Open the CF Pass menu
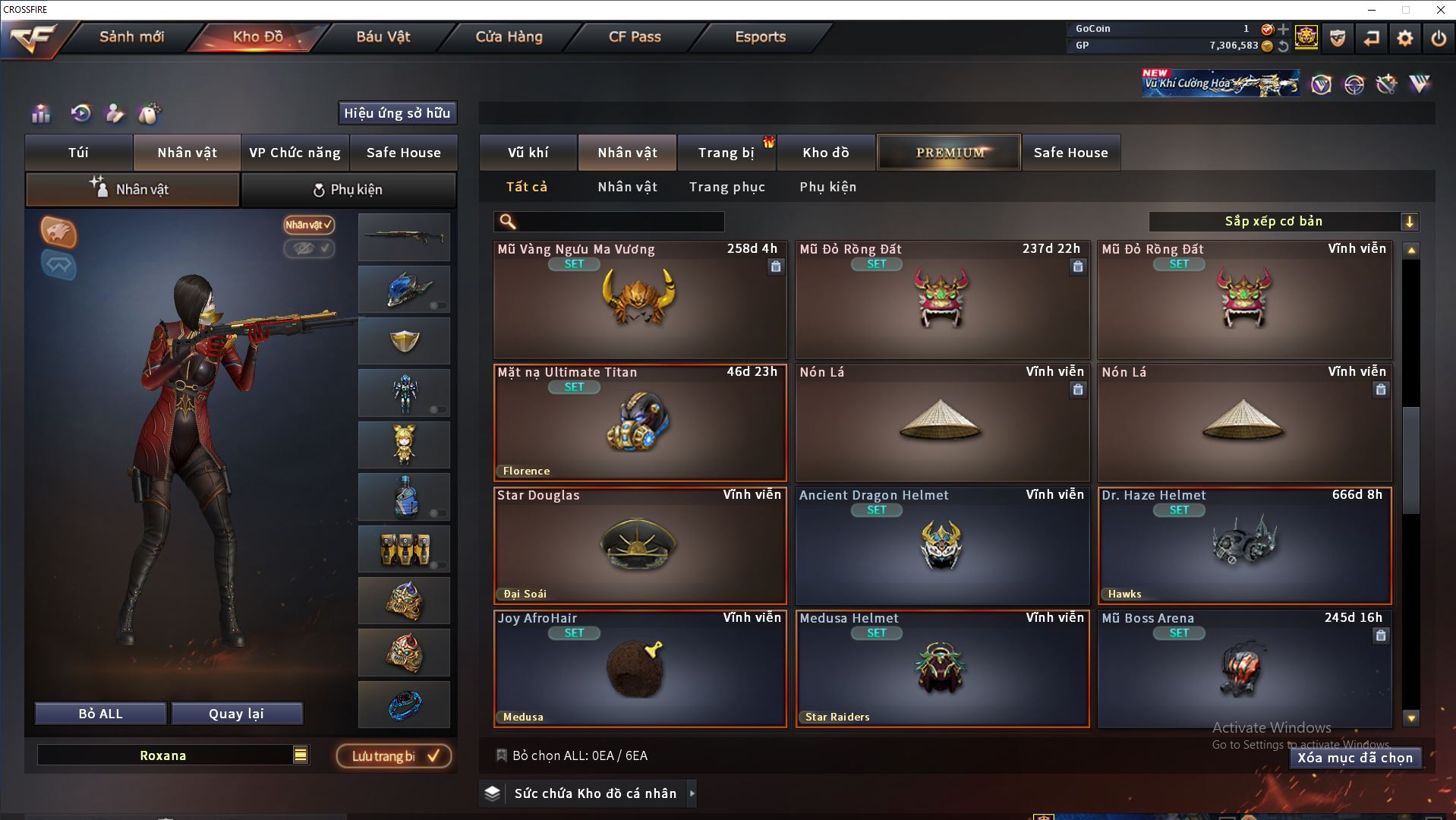The width and height of the screenshot is (1456, 820). (635, 37)
